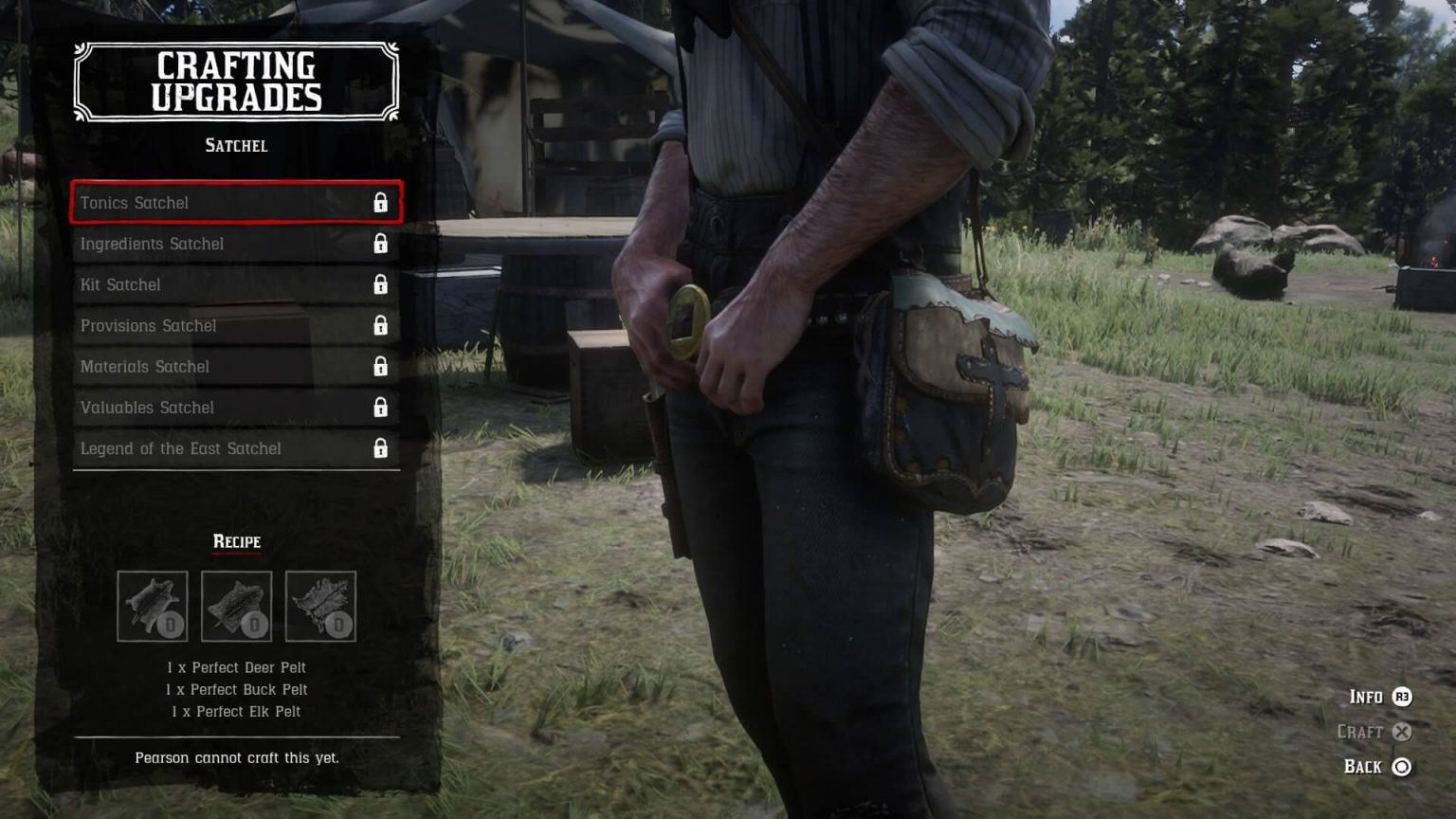Pick the Materials Satchel entry
This screenshot has width=1456, height=819.
coord(235,366)
